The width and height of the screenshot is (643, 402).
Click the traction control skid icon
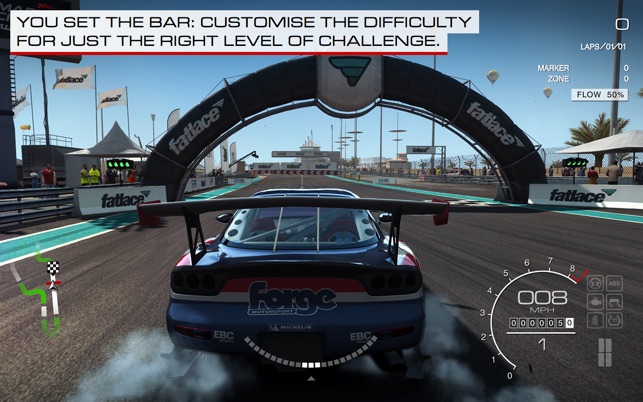pyautogui.click(x=614, y=302)
